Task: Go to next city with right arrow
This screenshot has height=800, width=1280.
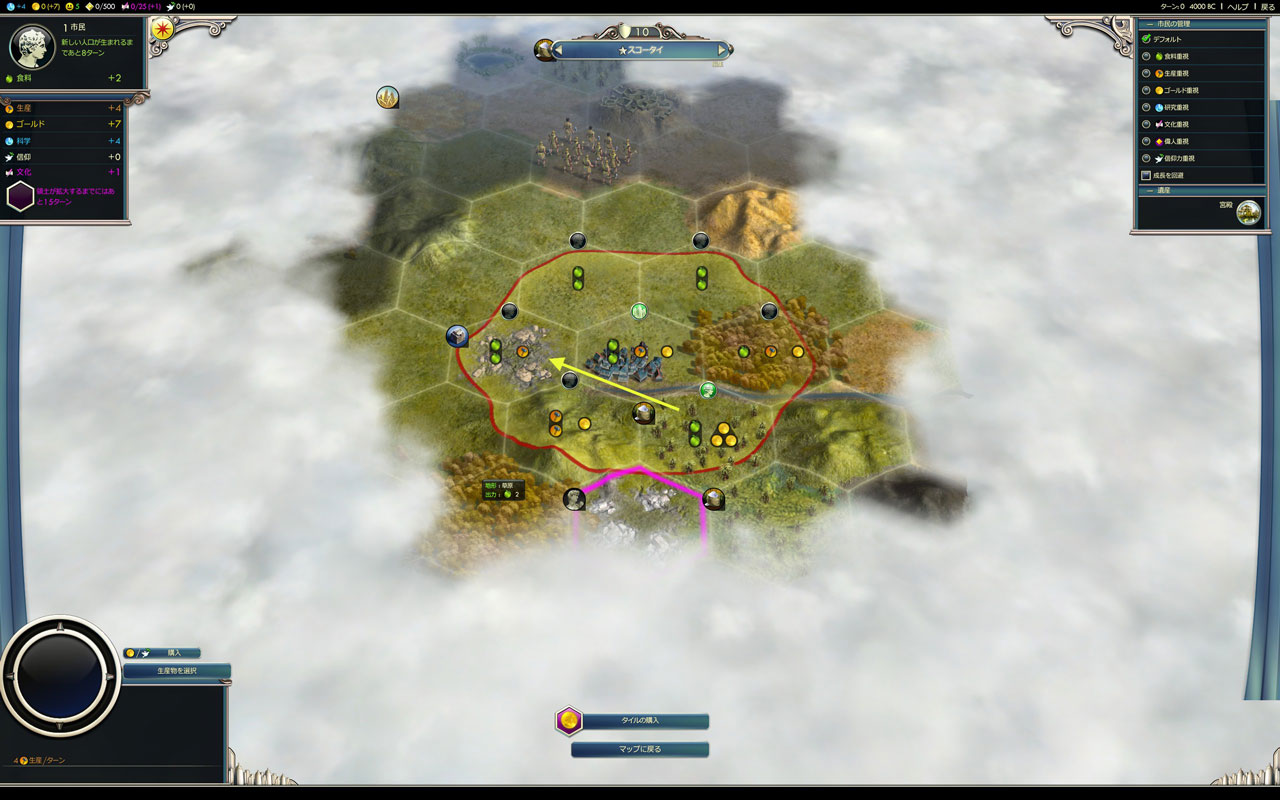Action: 722,50
